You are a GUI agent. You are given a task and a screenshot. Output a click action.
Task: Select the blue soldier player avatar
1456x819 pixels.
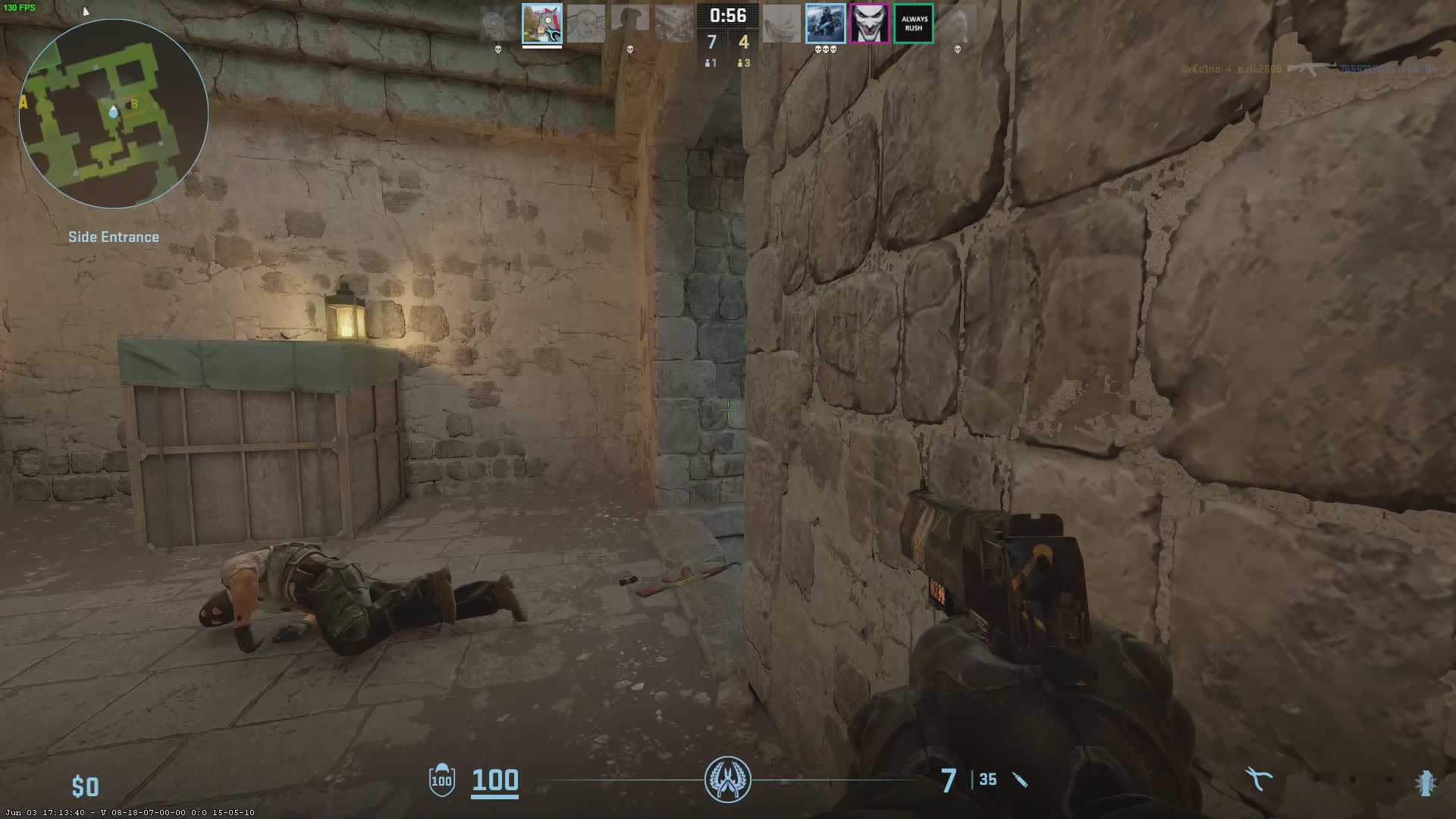(x=825, y=24)
